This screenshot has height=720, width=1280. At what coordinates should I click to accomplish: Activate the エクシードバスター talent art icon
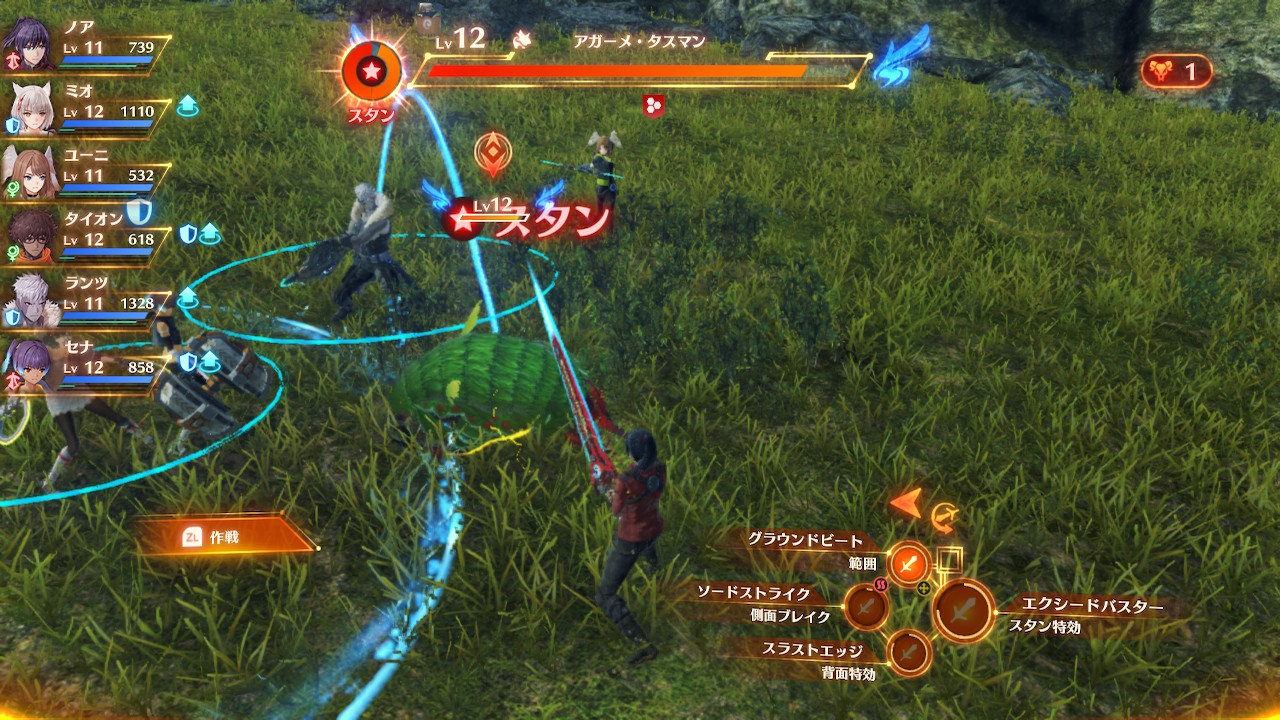point(963,610)
